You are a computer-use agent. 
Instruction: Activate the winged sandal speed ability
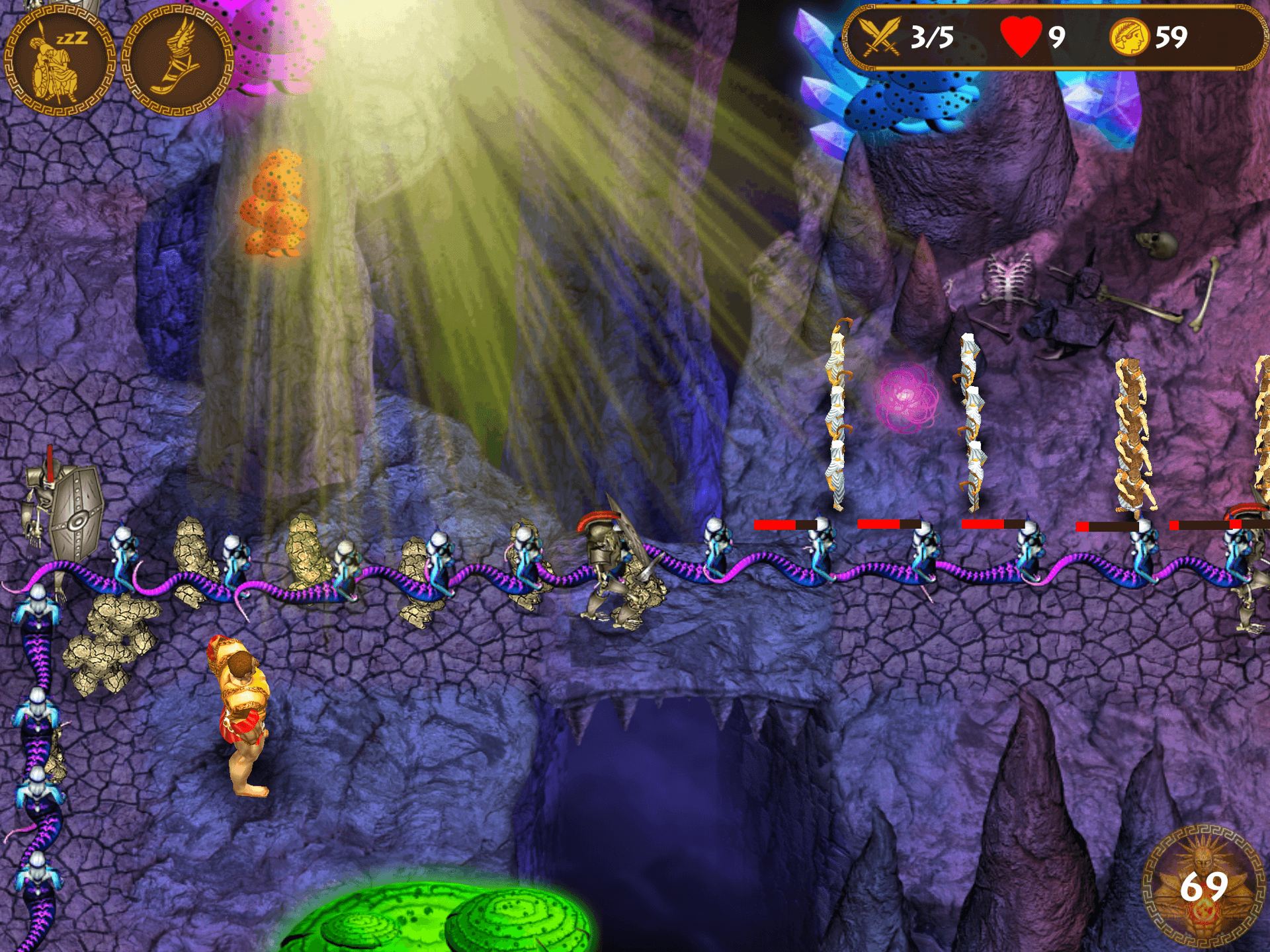[x=177, y=61]
